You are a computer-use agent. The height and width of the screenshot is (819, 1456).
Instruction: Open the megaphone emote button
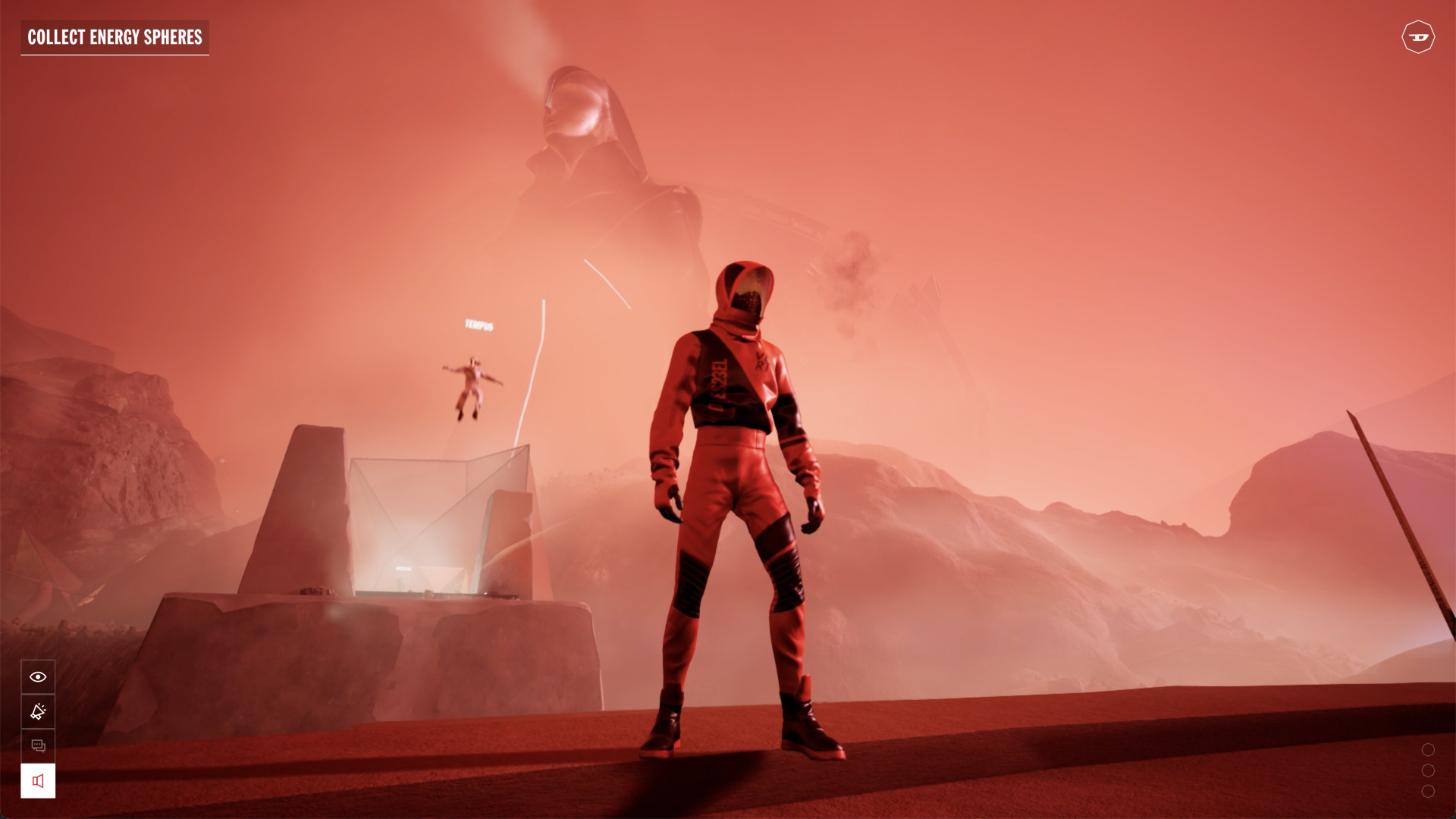(38, 711)
